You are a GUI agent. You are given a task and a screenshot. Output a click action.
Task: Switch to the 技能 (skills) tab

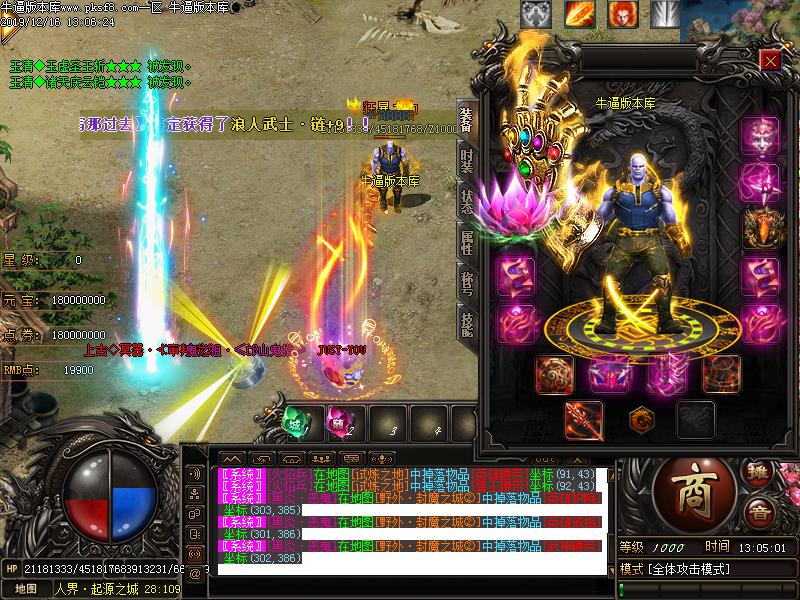(466, 320)
